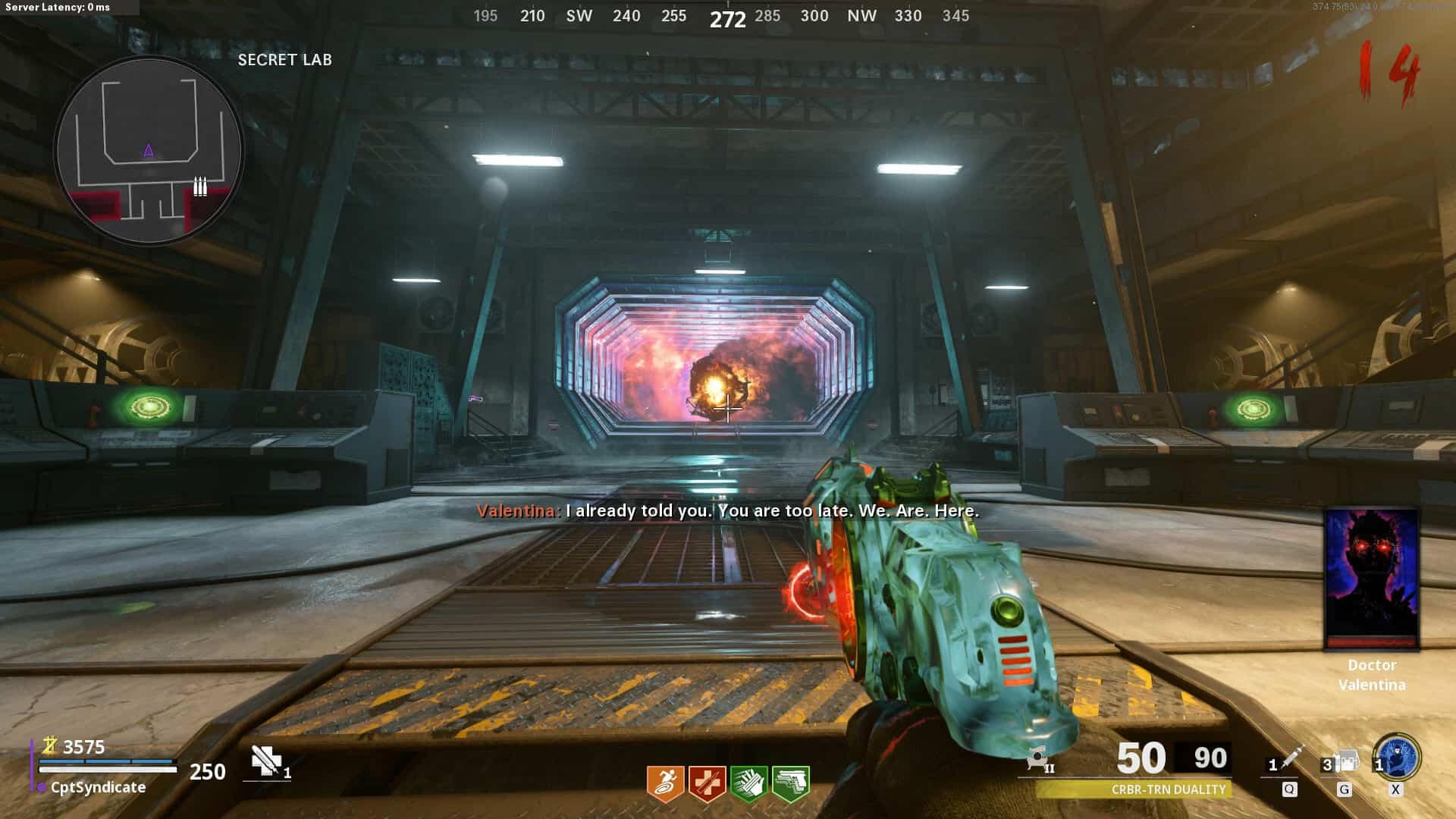Click the CRBR-TRN DUALITY weapon label

coord(1168,789)
